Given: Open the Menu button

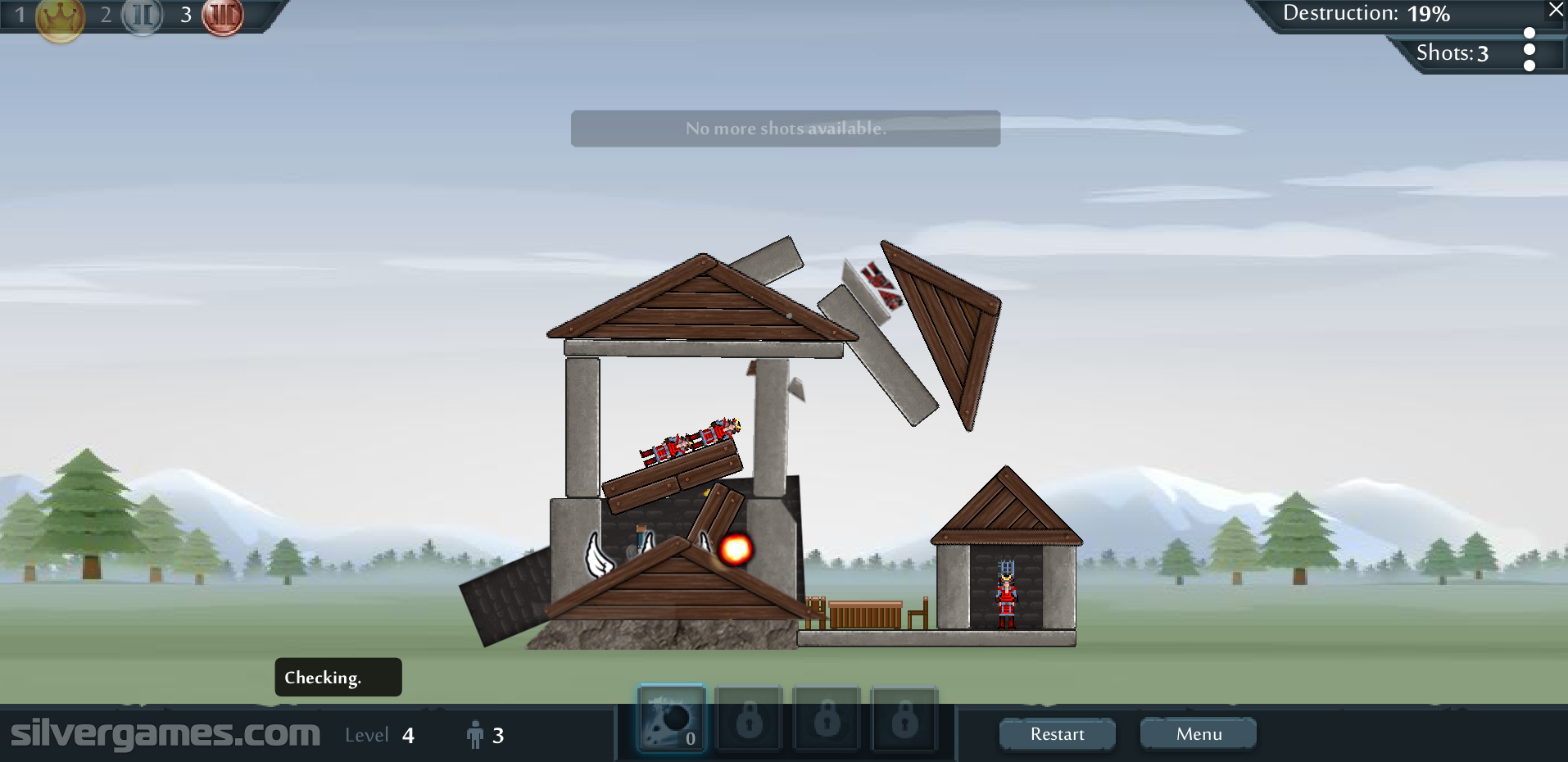Looking at the screenshot, I should tap(1198, 734).
